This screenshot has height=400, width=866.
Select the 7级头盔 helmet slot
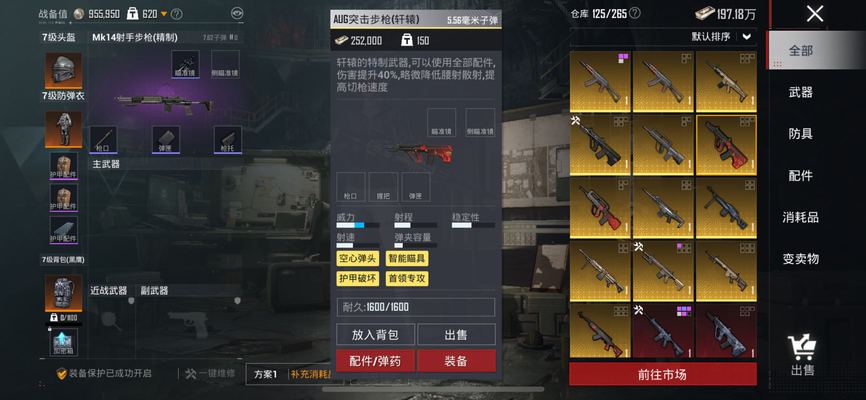point(62,70)
